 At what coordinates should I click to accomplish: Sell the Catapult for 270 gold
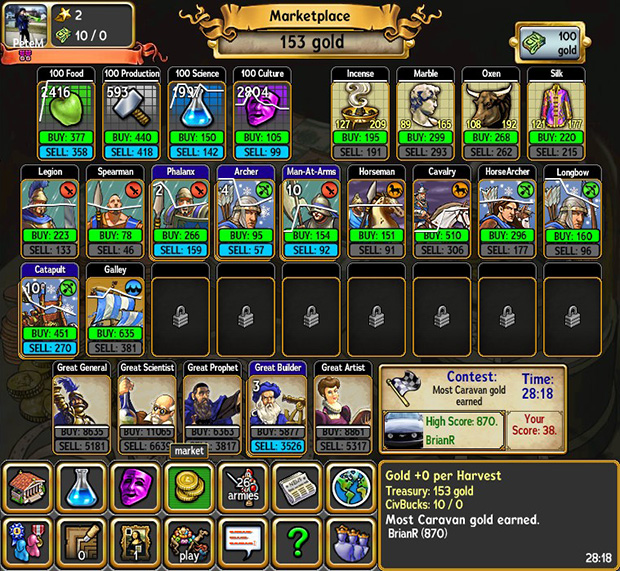(x=50, y=348)
